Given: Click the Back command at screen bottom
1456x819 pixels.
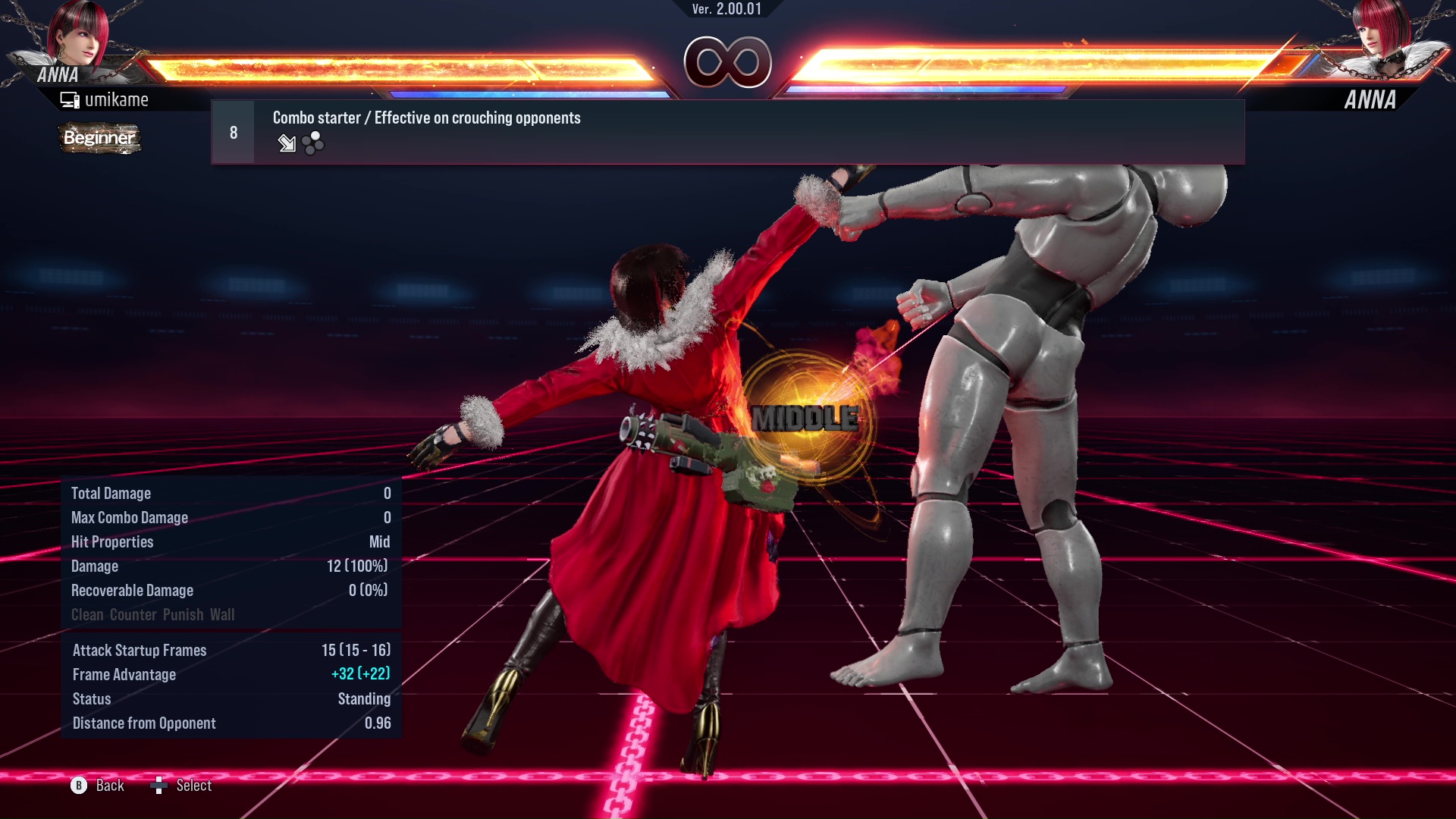Looking at the screenshot, I should tap(108, 786).
